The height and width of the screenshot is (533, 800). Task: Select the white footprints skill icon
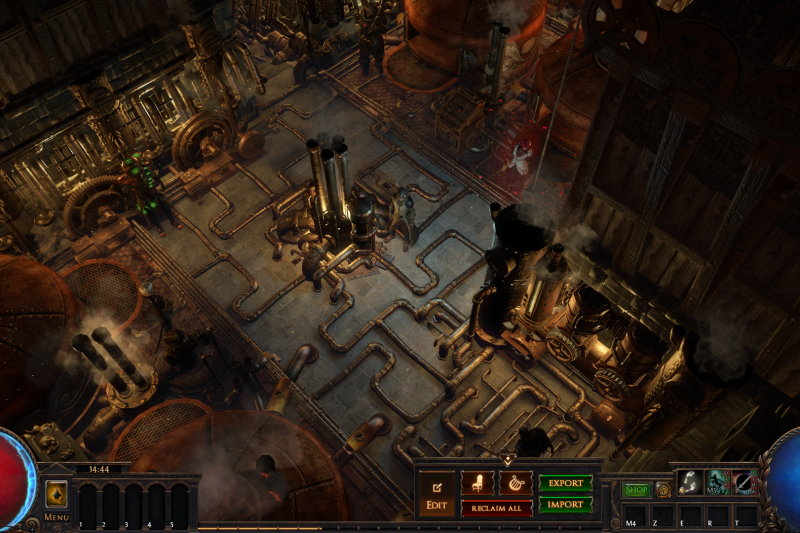click(x=690, y=482)
